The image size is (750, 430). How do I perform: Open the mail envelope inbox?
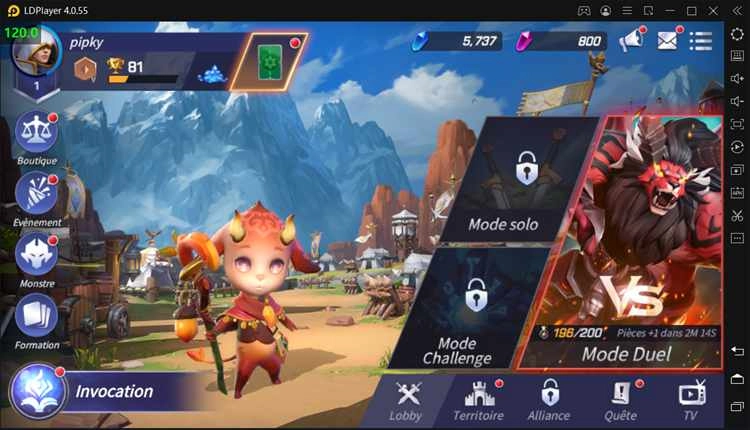pos(667,41)
